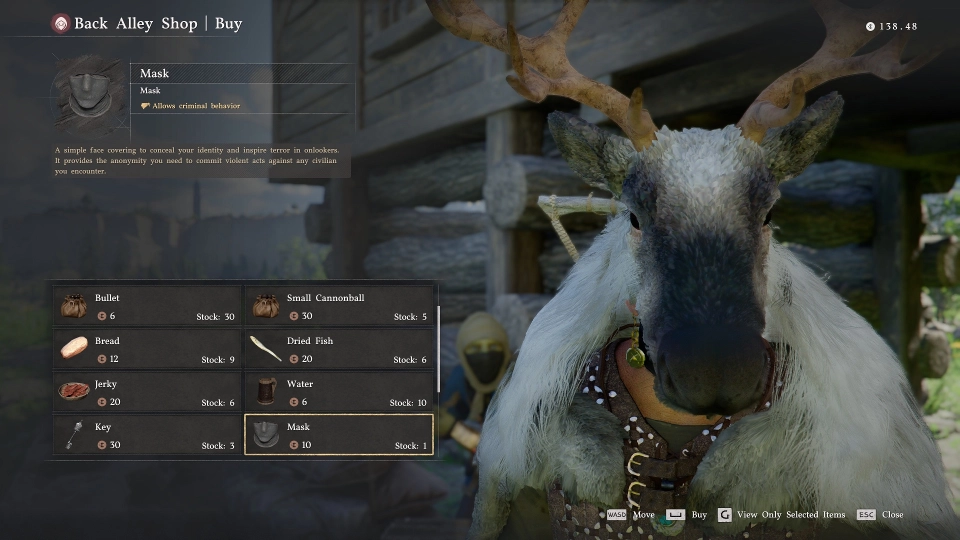Image resolution: width=960 pixels, height=540 pixels.
Task: Close the Back Alley Shop
Action: pos(892,515)
